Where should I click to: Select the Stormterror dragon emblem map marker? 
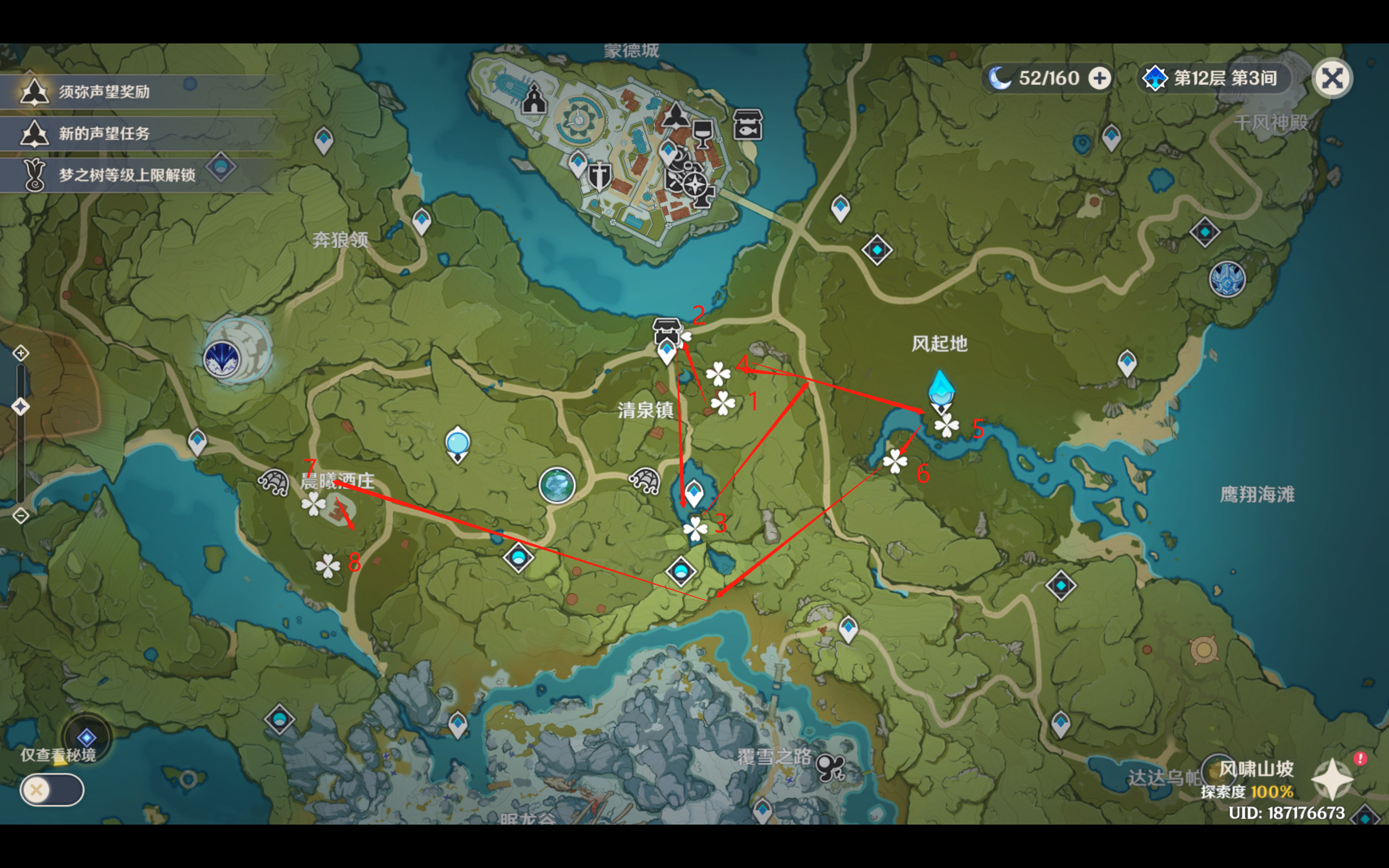(222, 359)
